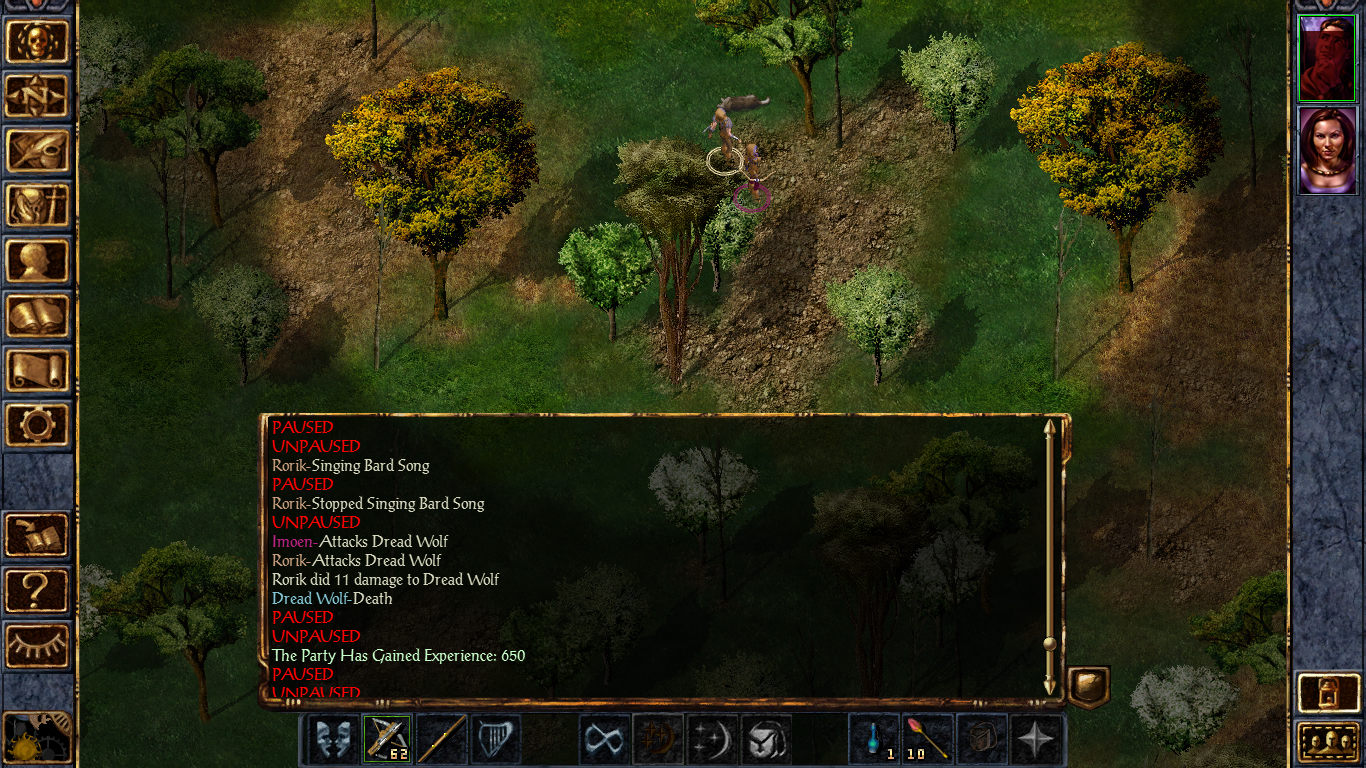The image size is (1366, 768).
Task: Use the red-tipped wand quick item
Action: point(929,740)
